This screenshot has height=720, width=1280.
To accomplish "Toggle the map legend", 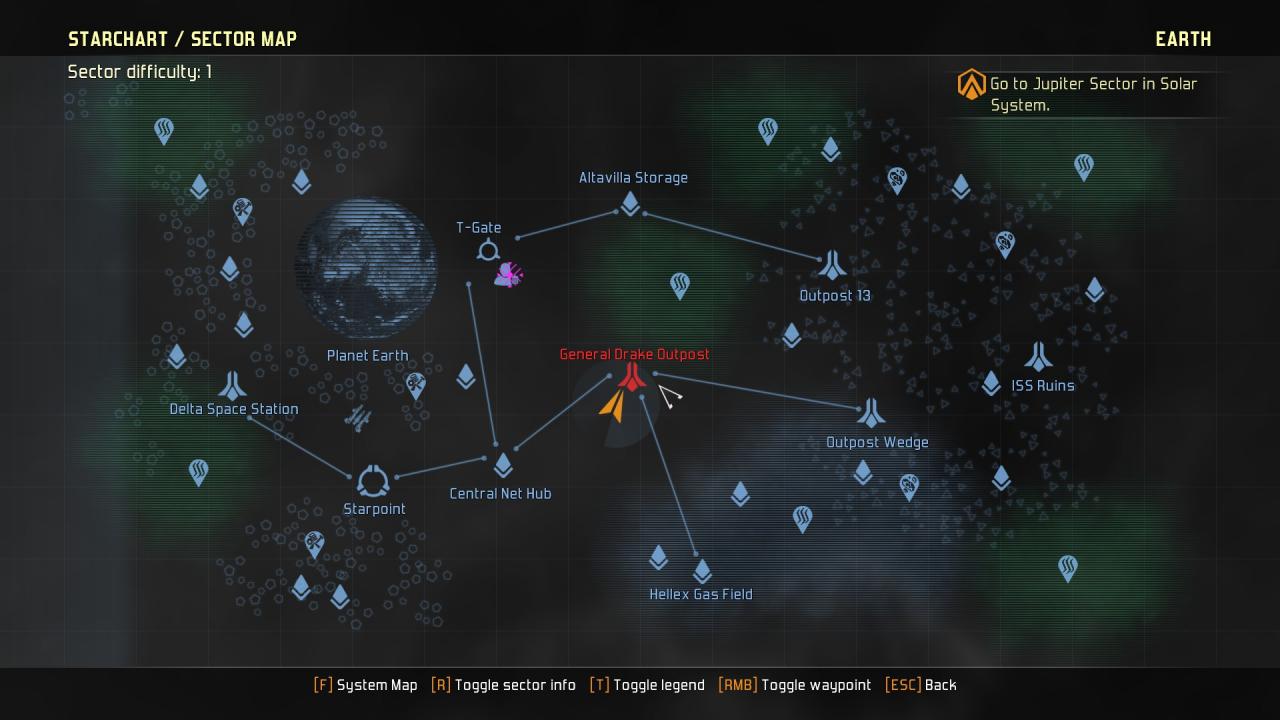I will (x=647, y=685).
